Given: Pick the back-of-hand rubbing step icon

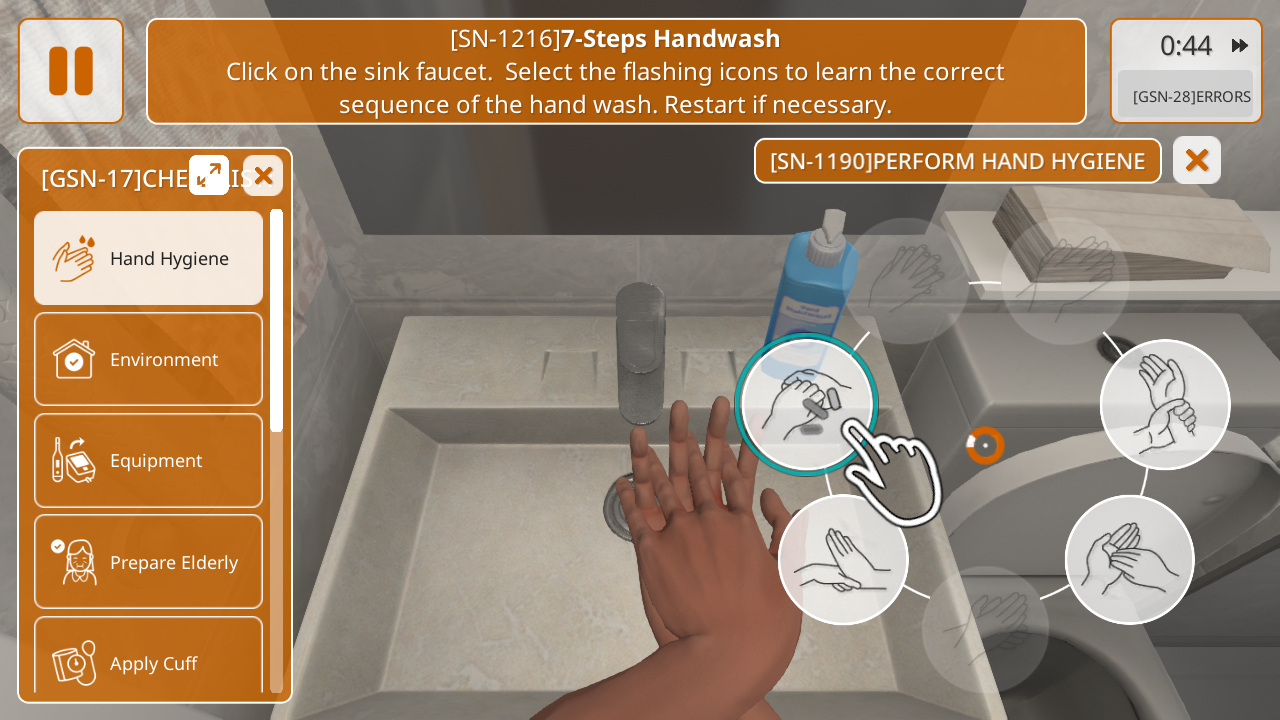Looking at the screenshot, I should pyautogui.click(x=842, y=559).
